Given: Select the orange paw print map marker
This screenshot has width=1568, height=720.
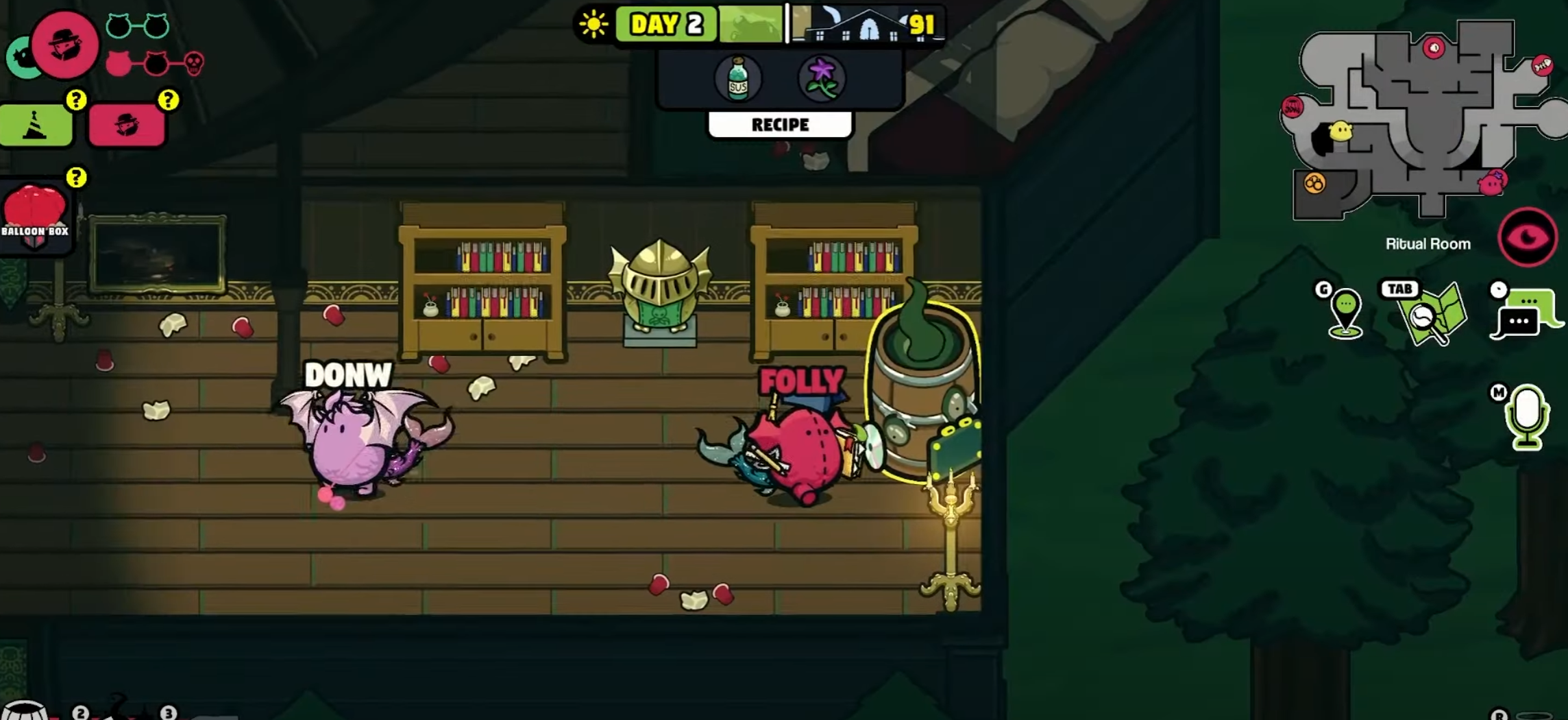Looking at the screenshot, I should tap(1314, 184).
